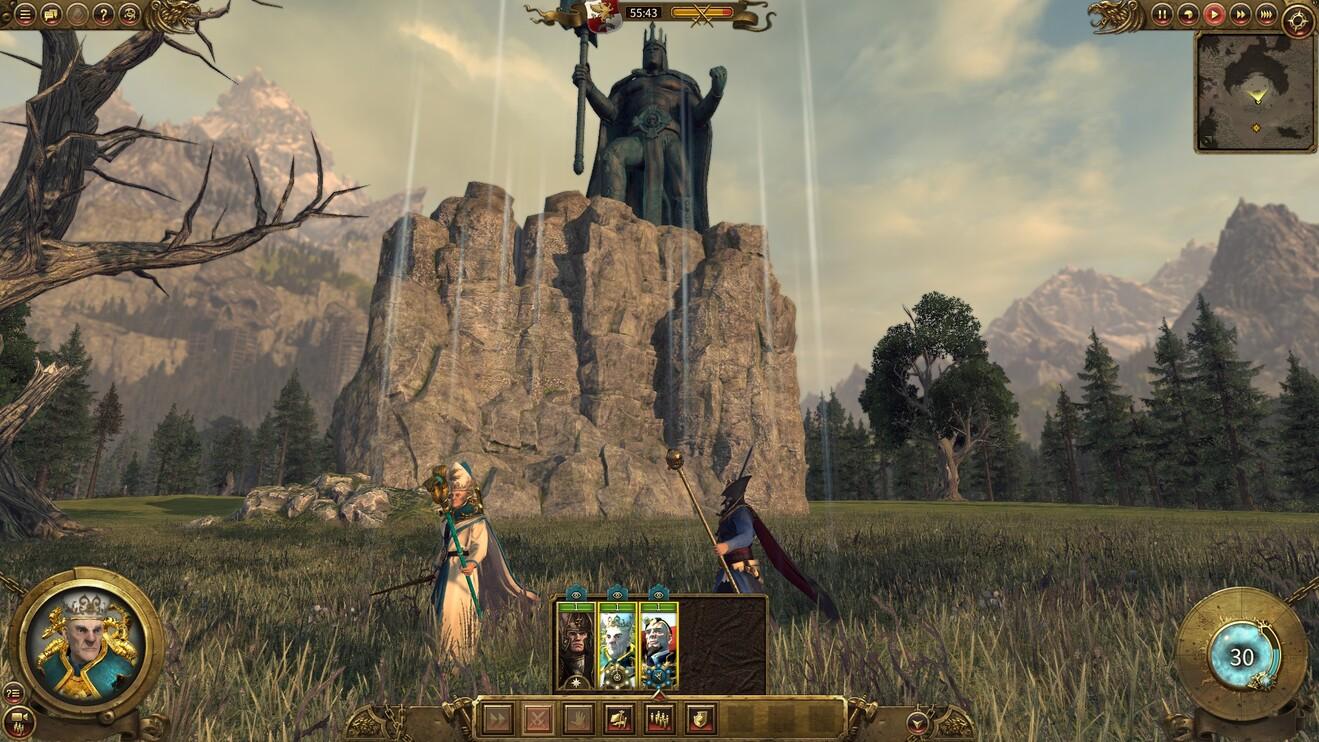Viewport: 1319px width, 742px height.
Task: Click the swirl icon beside the help button
Action: (129, 15)
